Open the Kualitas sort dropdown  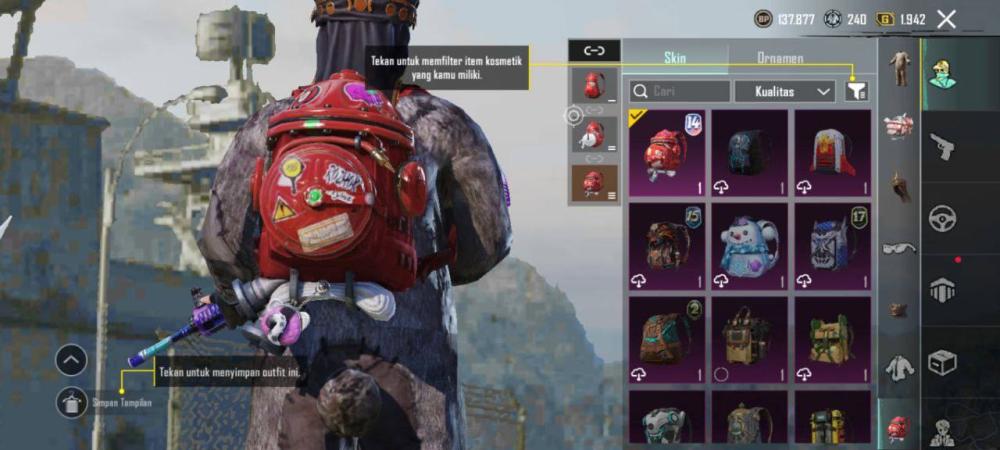785,91
